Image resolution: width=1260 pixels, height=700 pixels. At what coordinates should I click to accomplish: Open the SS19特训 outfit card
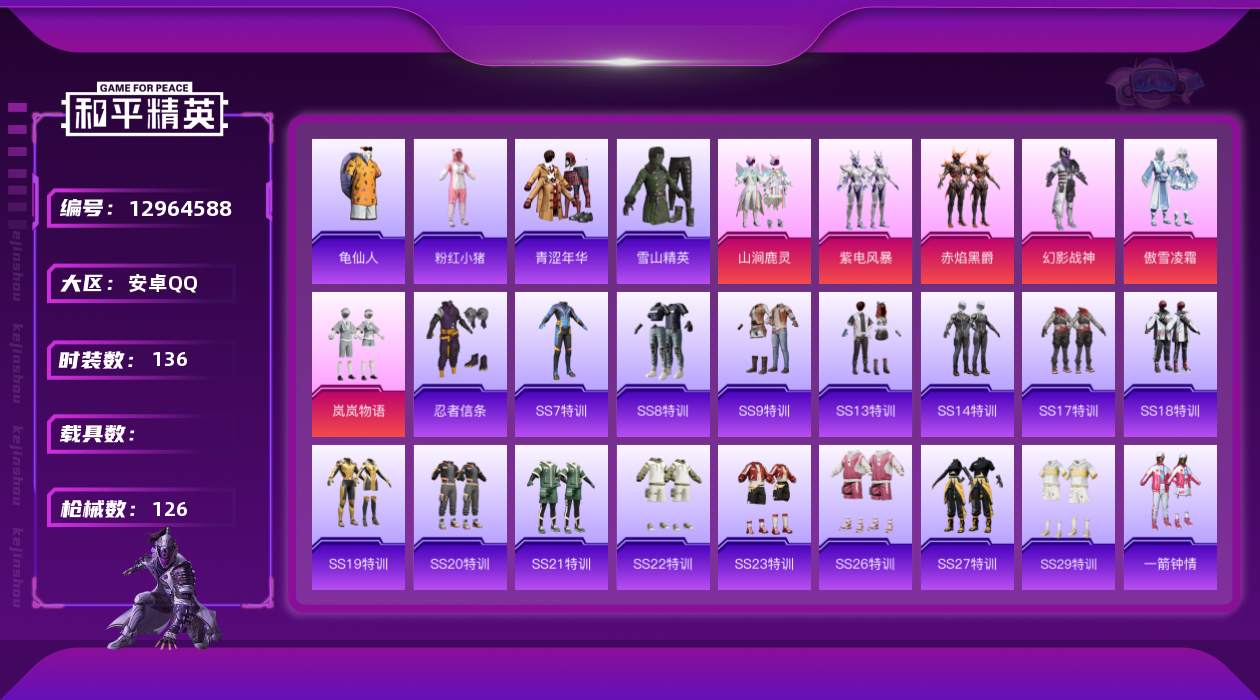(358, 517)
